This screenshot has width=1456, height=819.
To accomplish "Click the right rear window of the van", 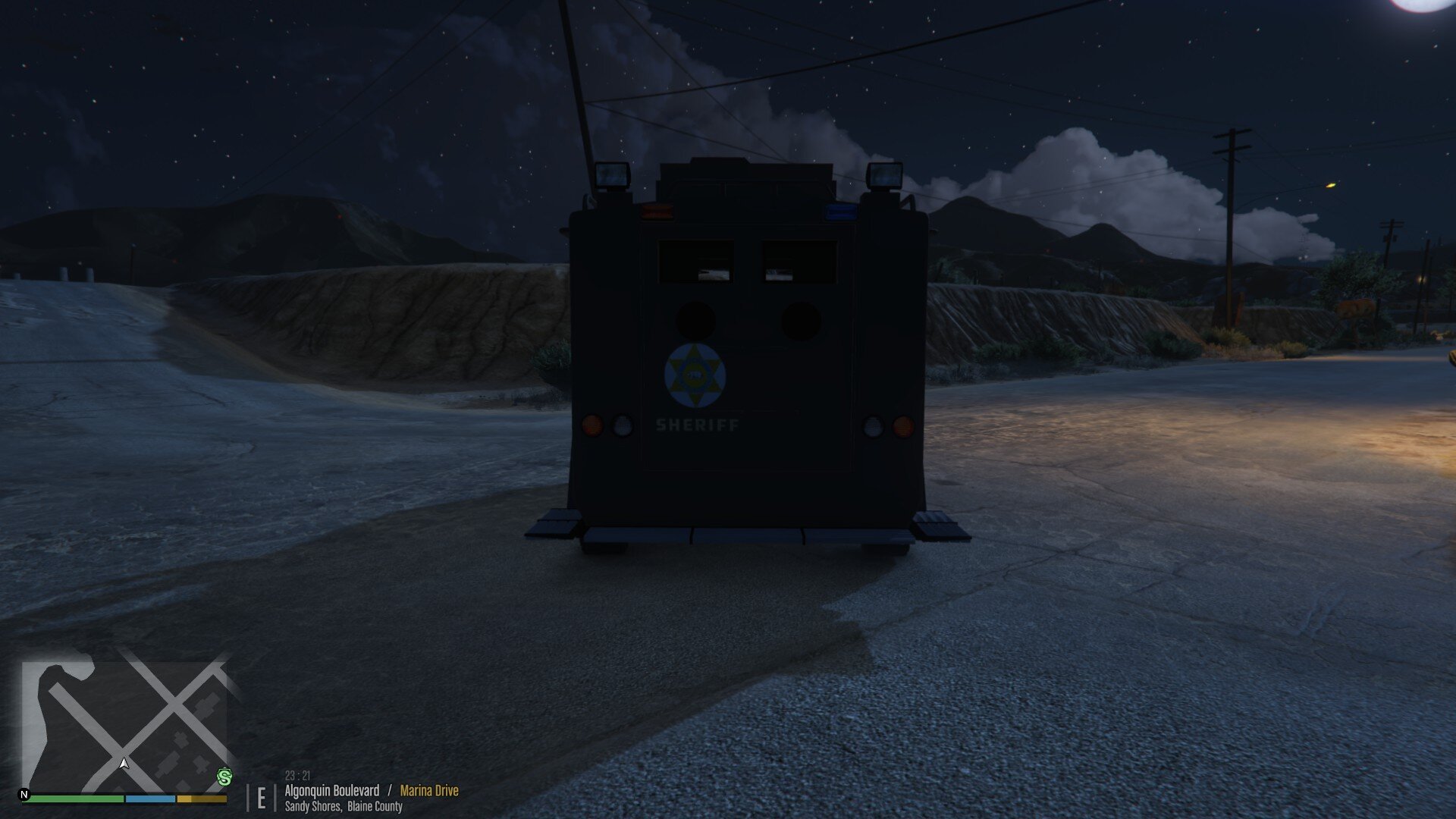I will coord(799,262).
